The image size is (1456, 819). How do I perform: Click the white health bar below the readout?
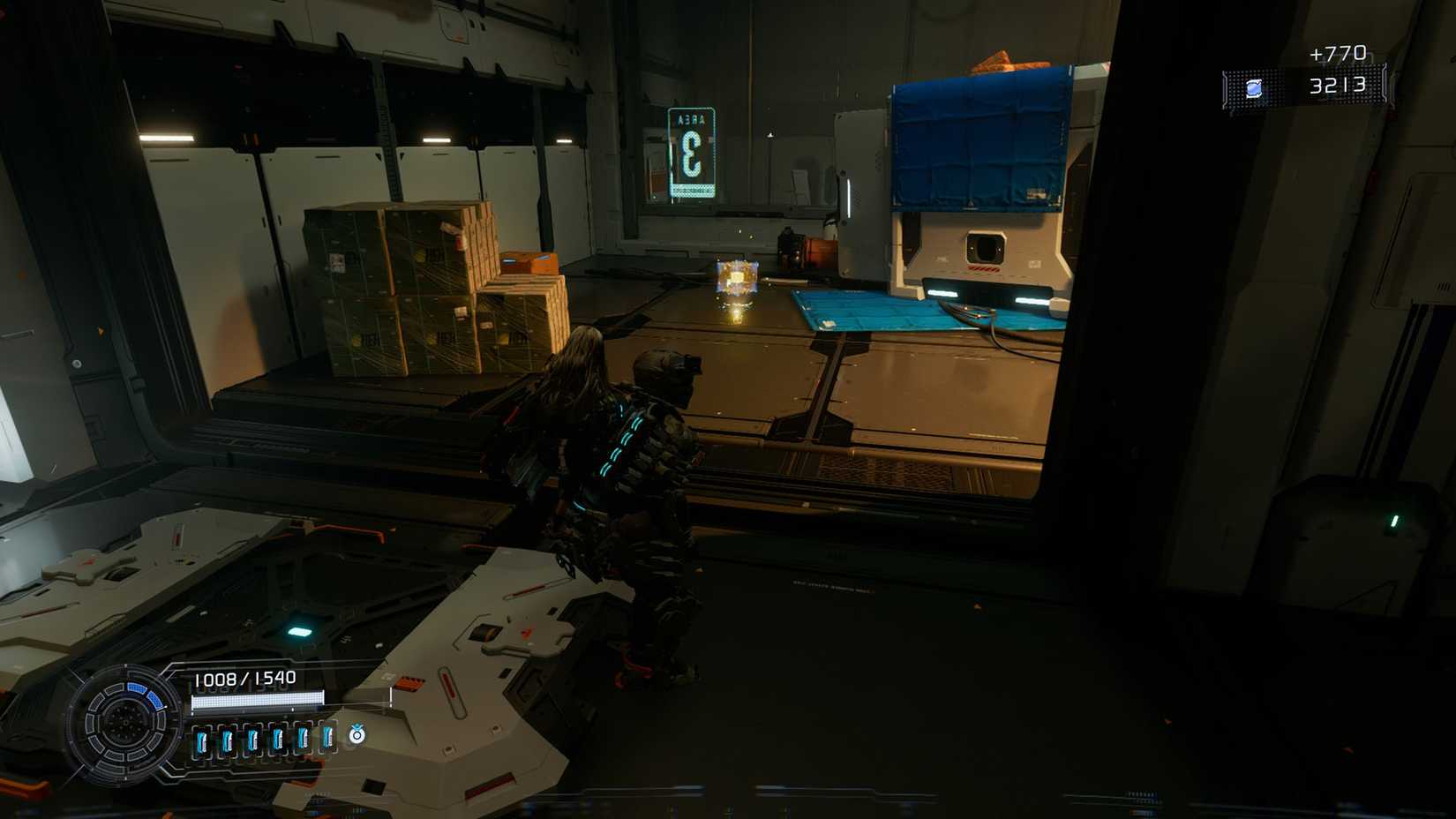click(x=256, y=700)
